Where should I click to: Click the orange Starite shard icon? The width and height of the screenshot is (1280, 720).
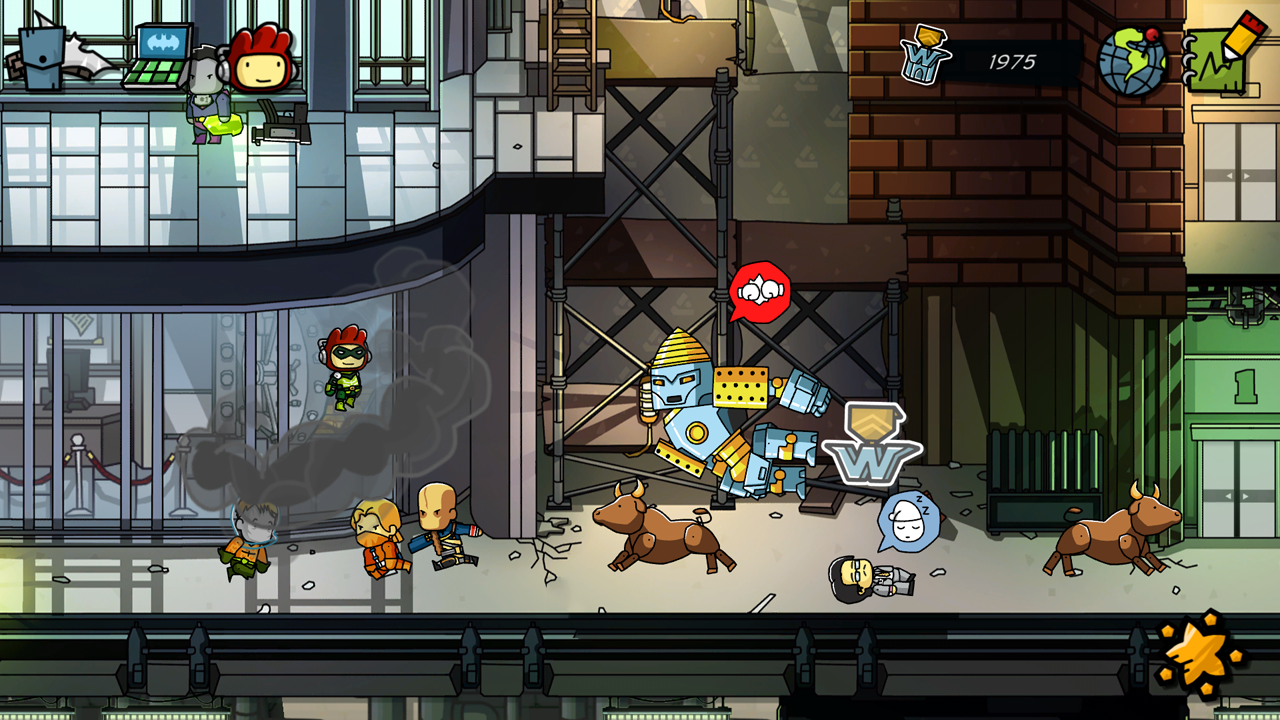1200,655
